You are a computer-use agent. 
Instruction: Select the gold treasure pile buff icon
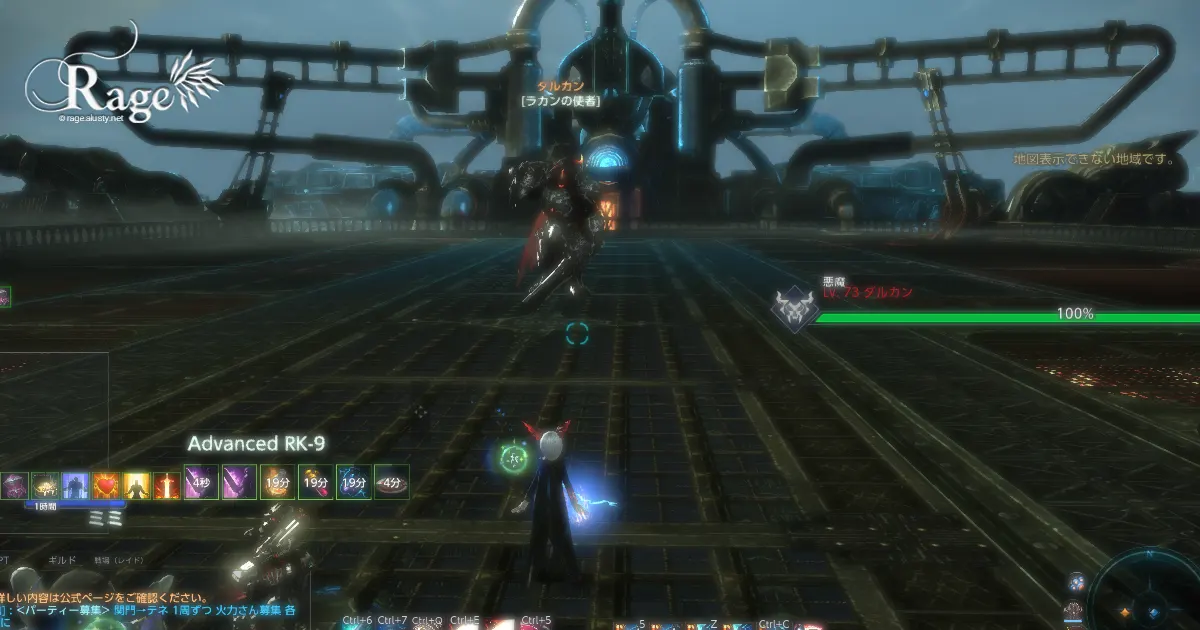coord(46,485)
